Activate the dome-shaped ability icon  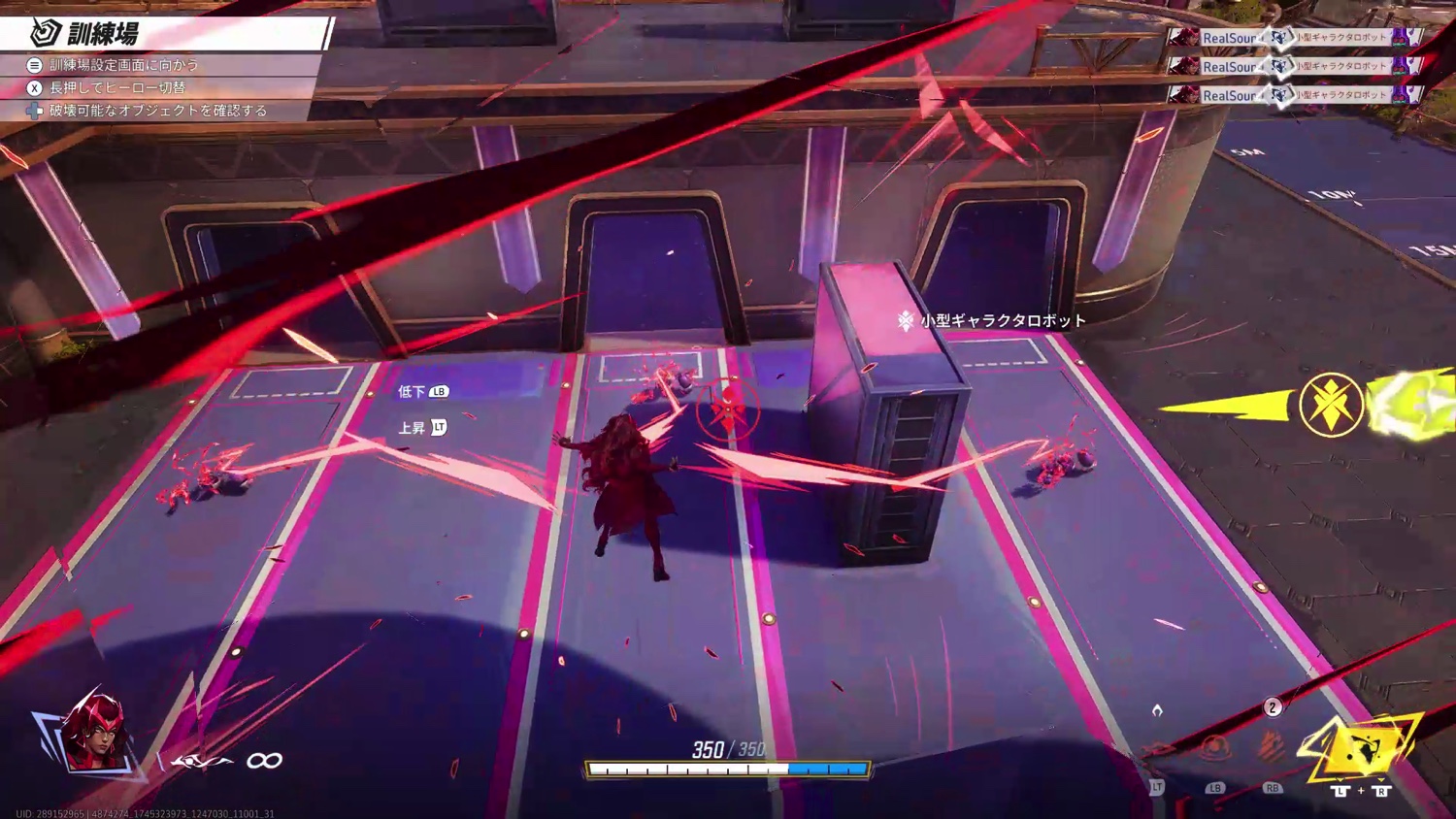coord(1214,748)
